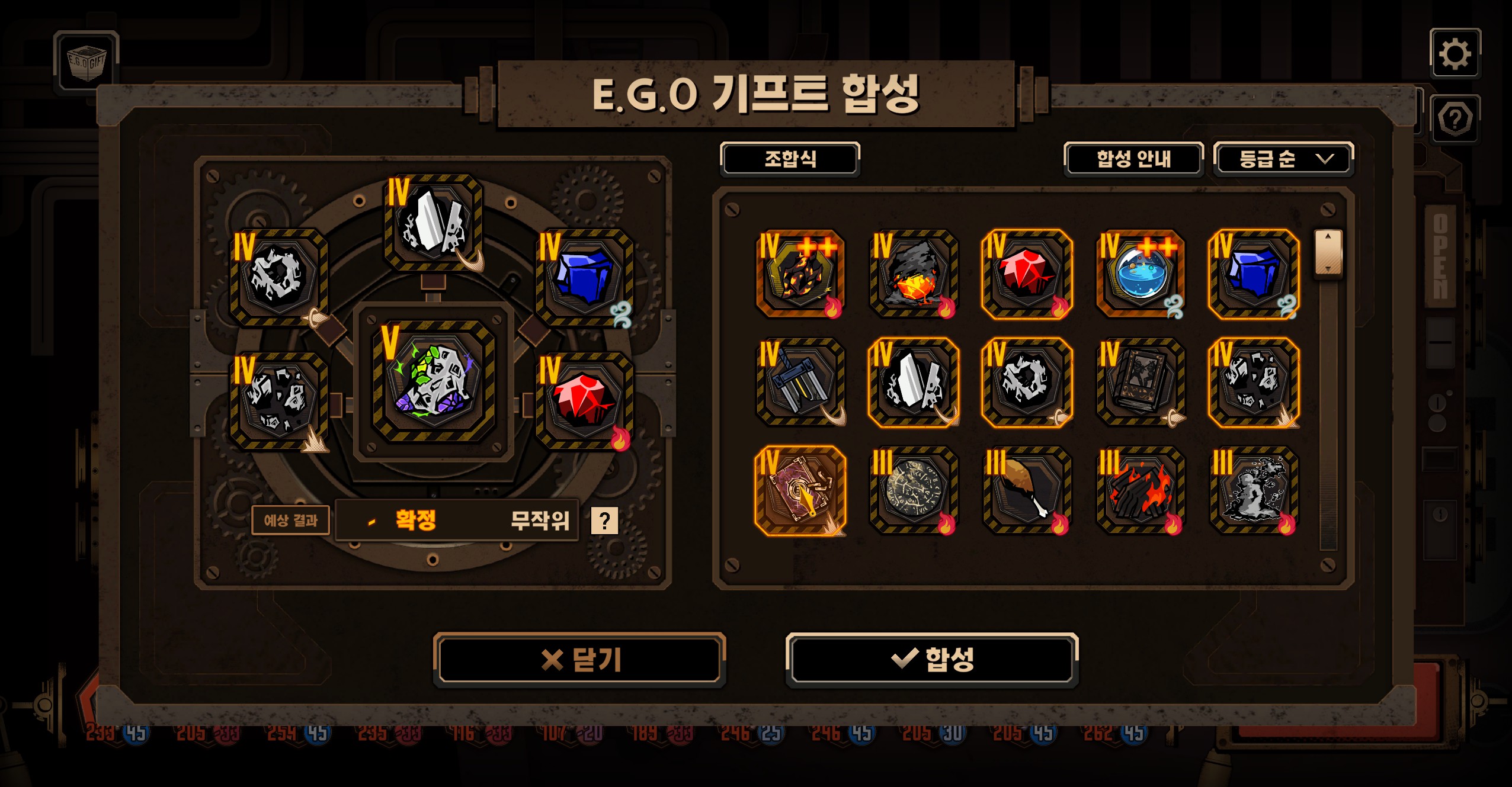
Task: Pick the roasted drumstick tier III gift
Action: tap(1027, 491)
